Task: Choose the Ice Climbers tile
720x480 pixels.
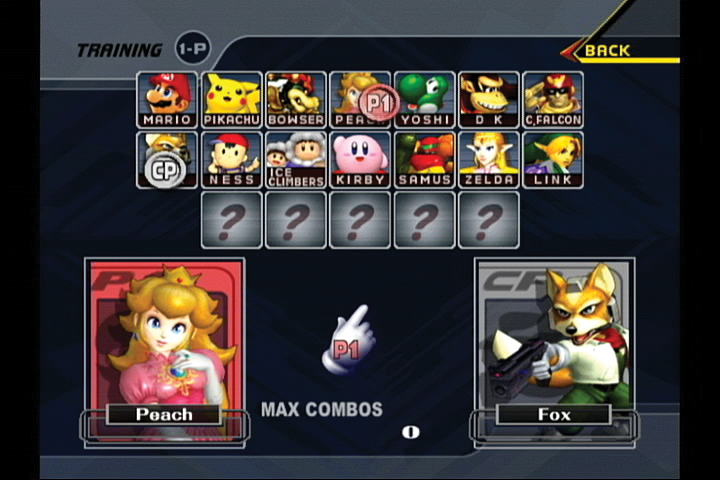Action: (295, 160)
